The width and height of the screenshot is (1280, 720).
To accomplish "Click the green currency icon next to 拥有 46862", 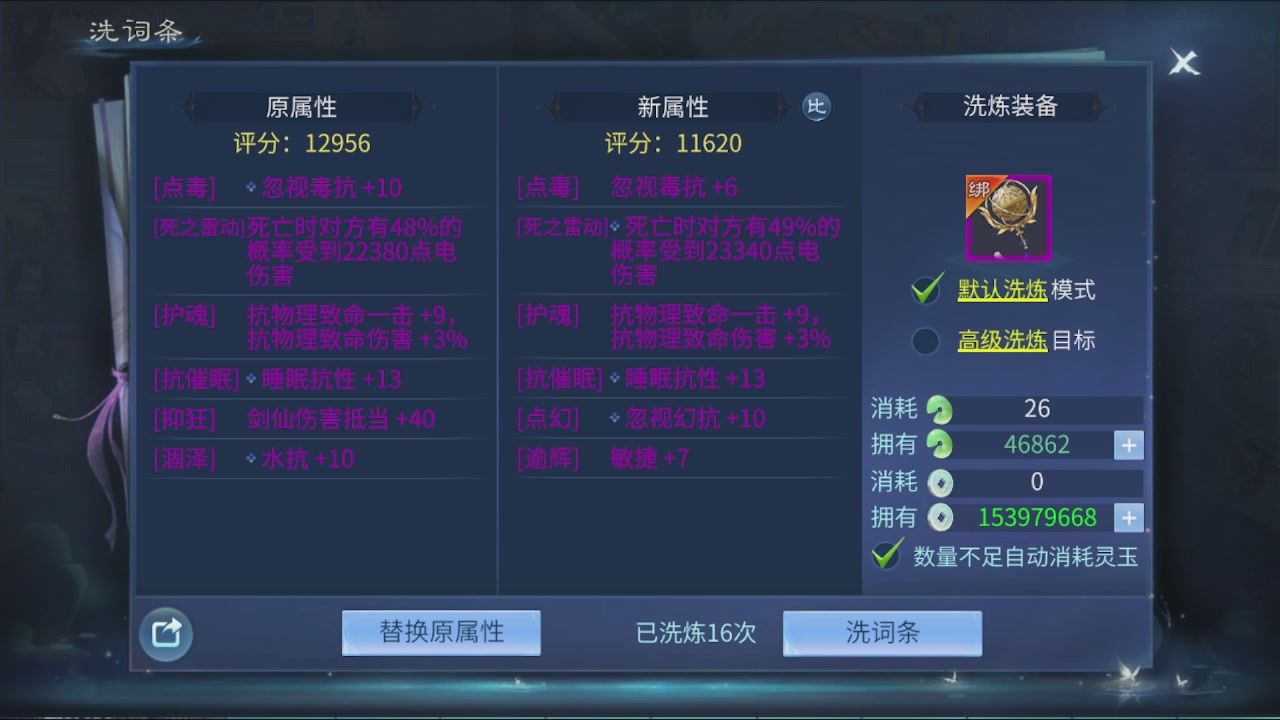I will (x=941, y=445).
